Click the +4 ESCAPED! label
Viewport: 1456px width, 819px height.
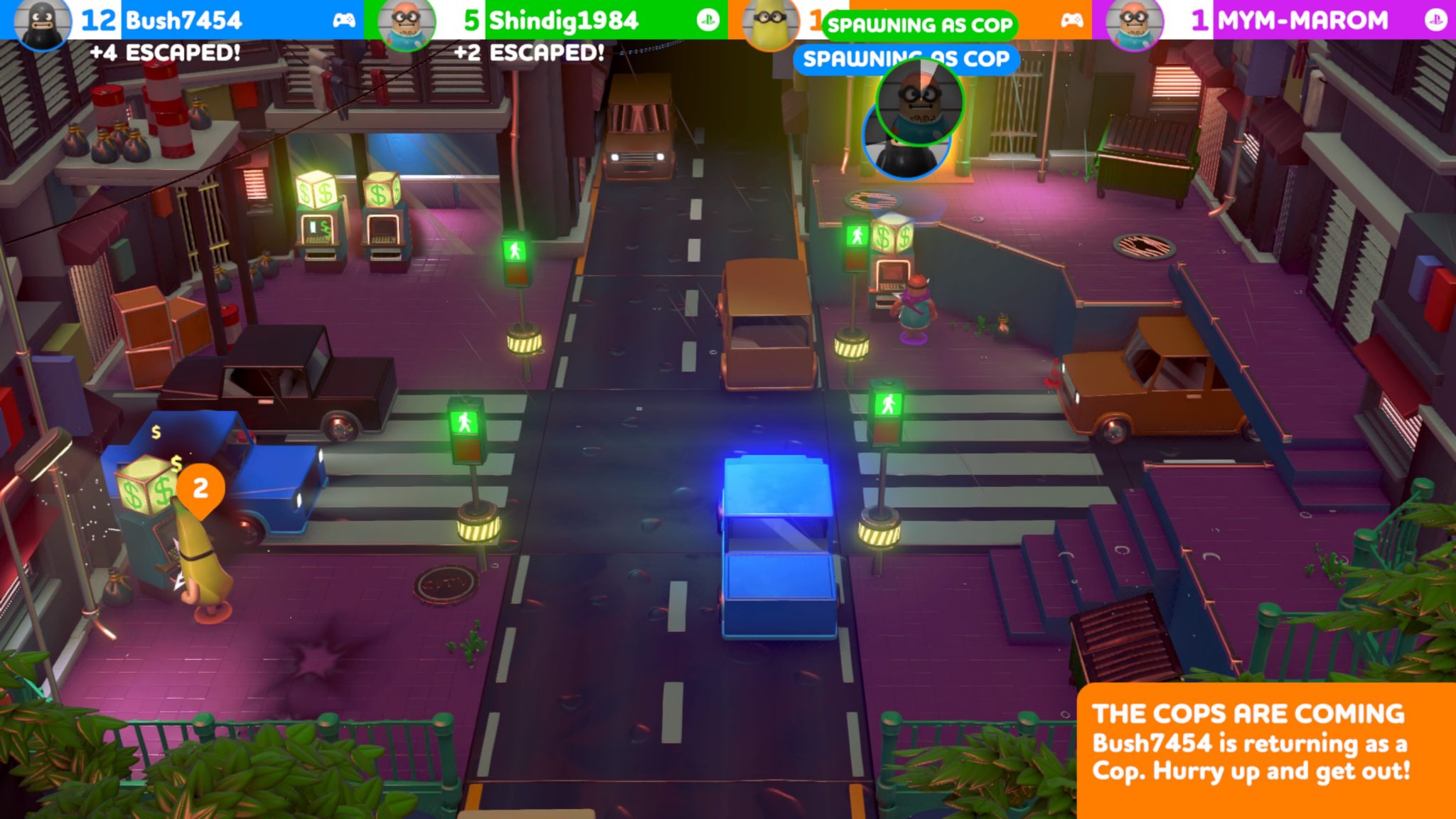165,51
